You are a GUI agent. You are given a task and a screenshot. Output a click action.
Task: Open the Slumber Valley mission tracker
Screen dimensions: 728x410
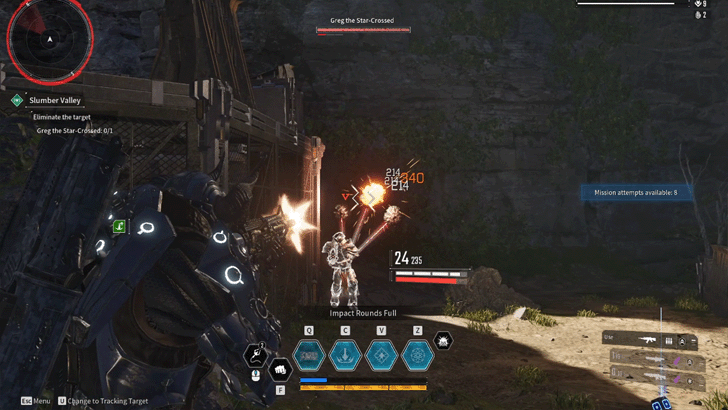55,100
